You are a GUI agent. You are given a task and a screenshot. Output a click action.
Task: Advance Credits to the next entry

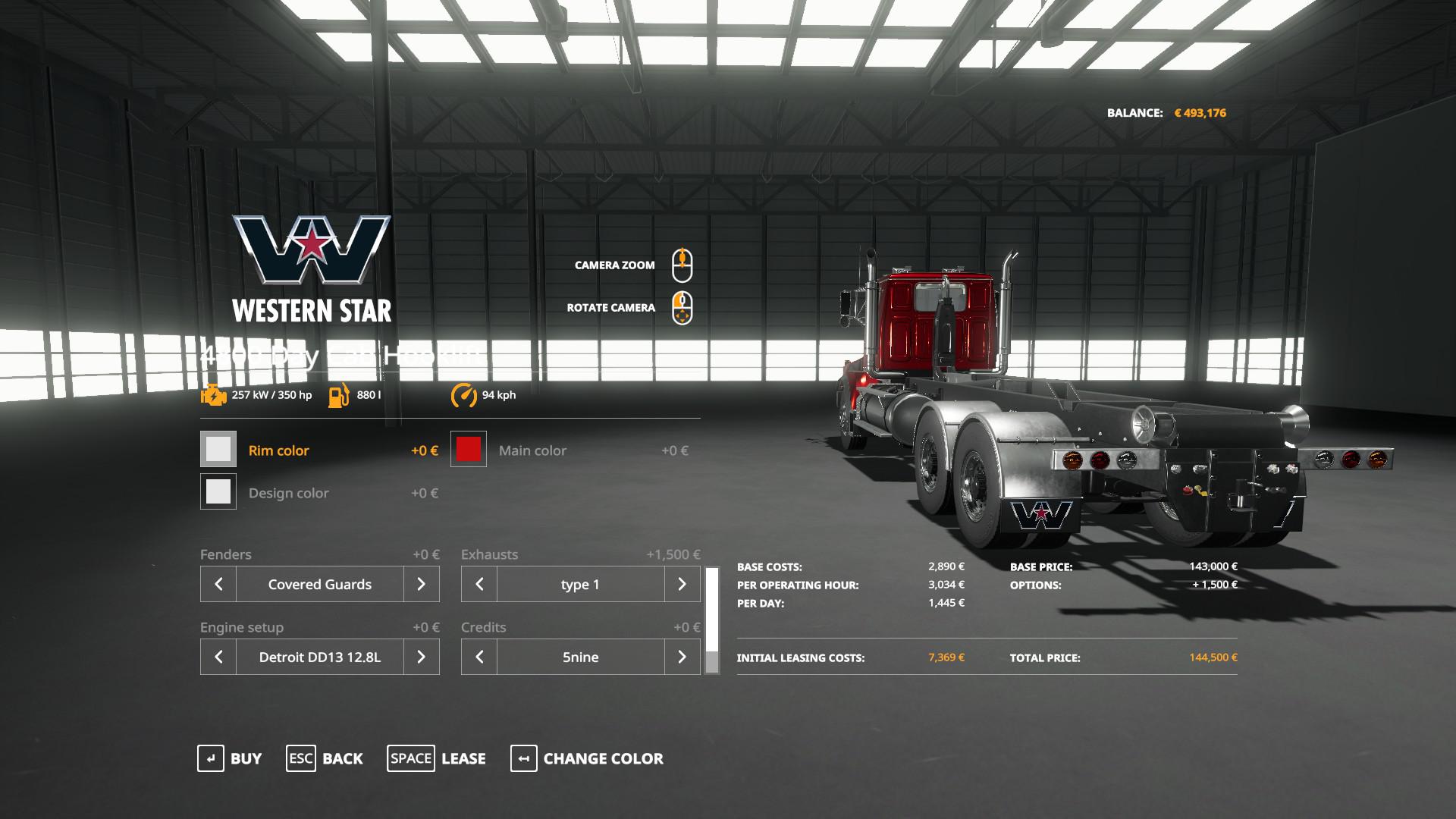coord(682,657)
